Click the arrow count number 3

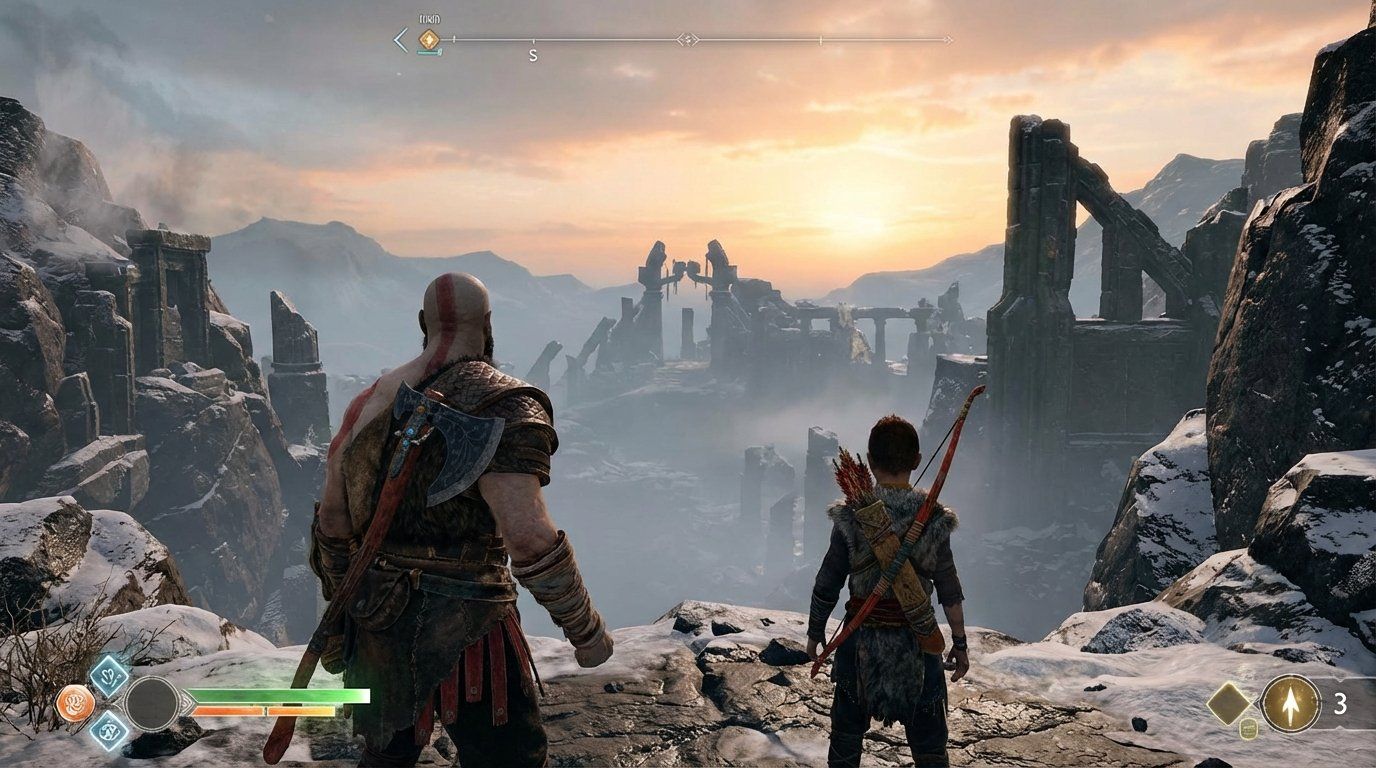point(1341,703)
